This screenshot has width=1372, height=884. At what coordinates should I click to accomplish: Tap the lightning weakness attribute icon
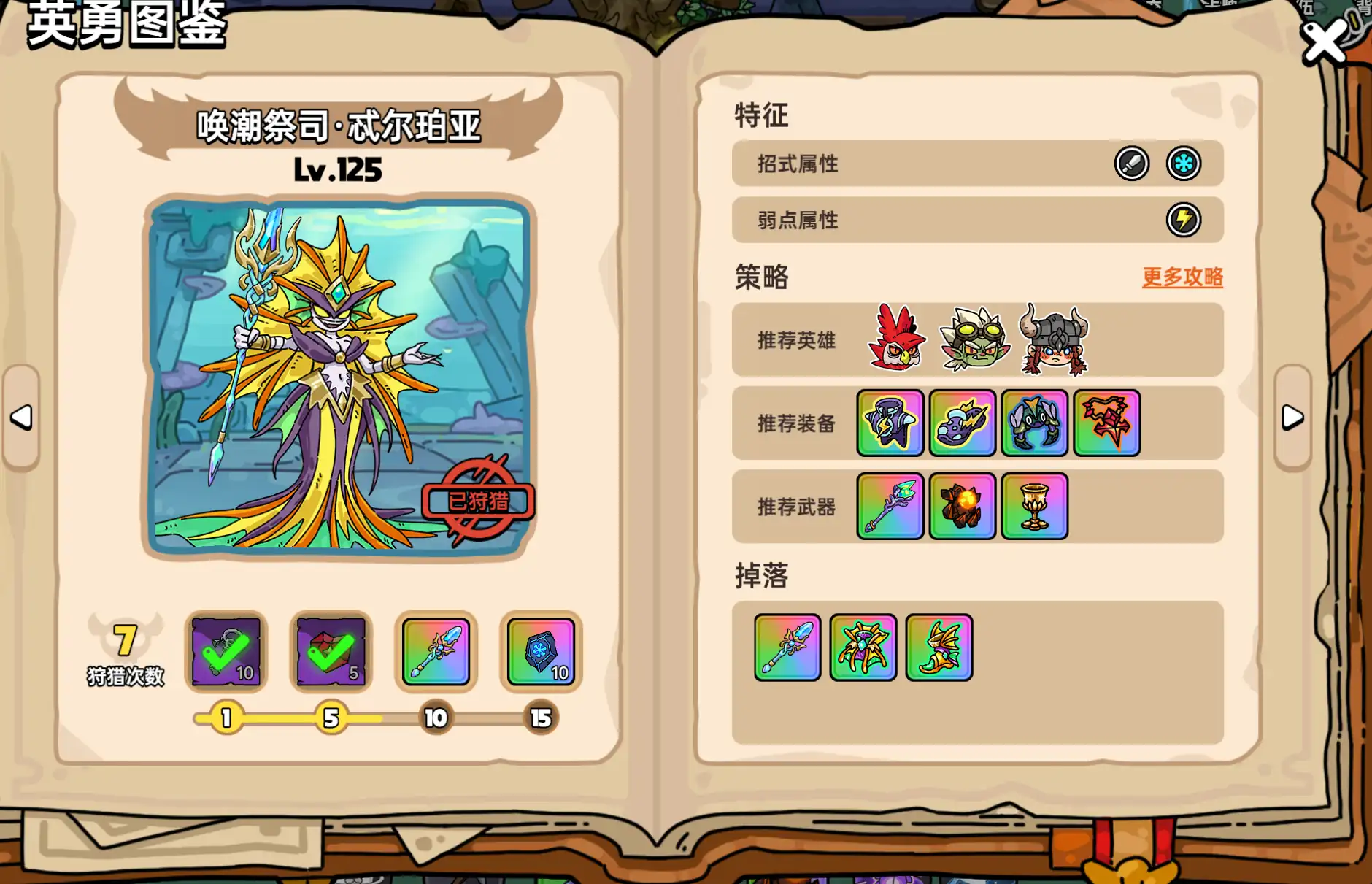(1183, 220)
